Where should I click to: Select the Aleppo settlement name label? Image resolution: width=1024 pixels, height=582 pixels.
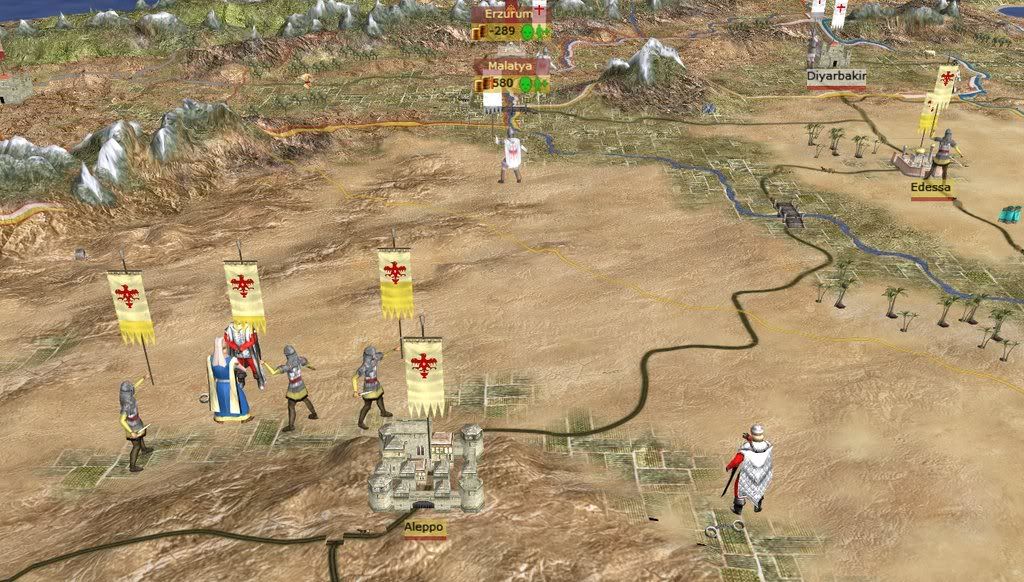(x=425, y=526)
